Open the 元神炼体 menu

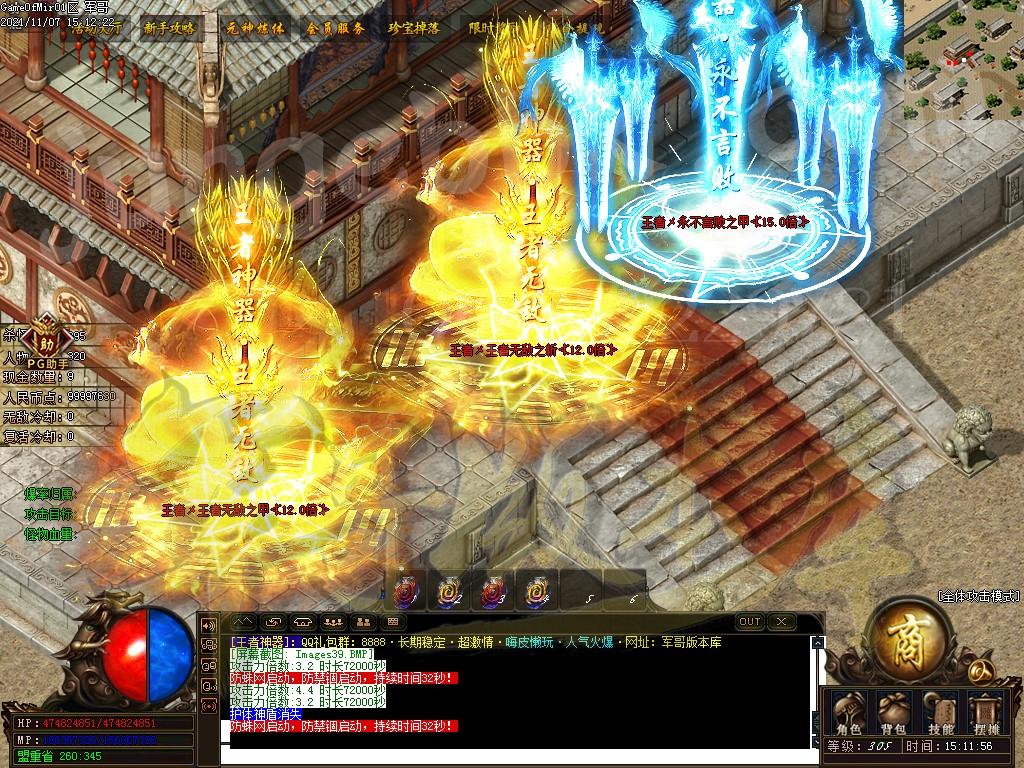[255, 28]
